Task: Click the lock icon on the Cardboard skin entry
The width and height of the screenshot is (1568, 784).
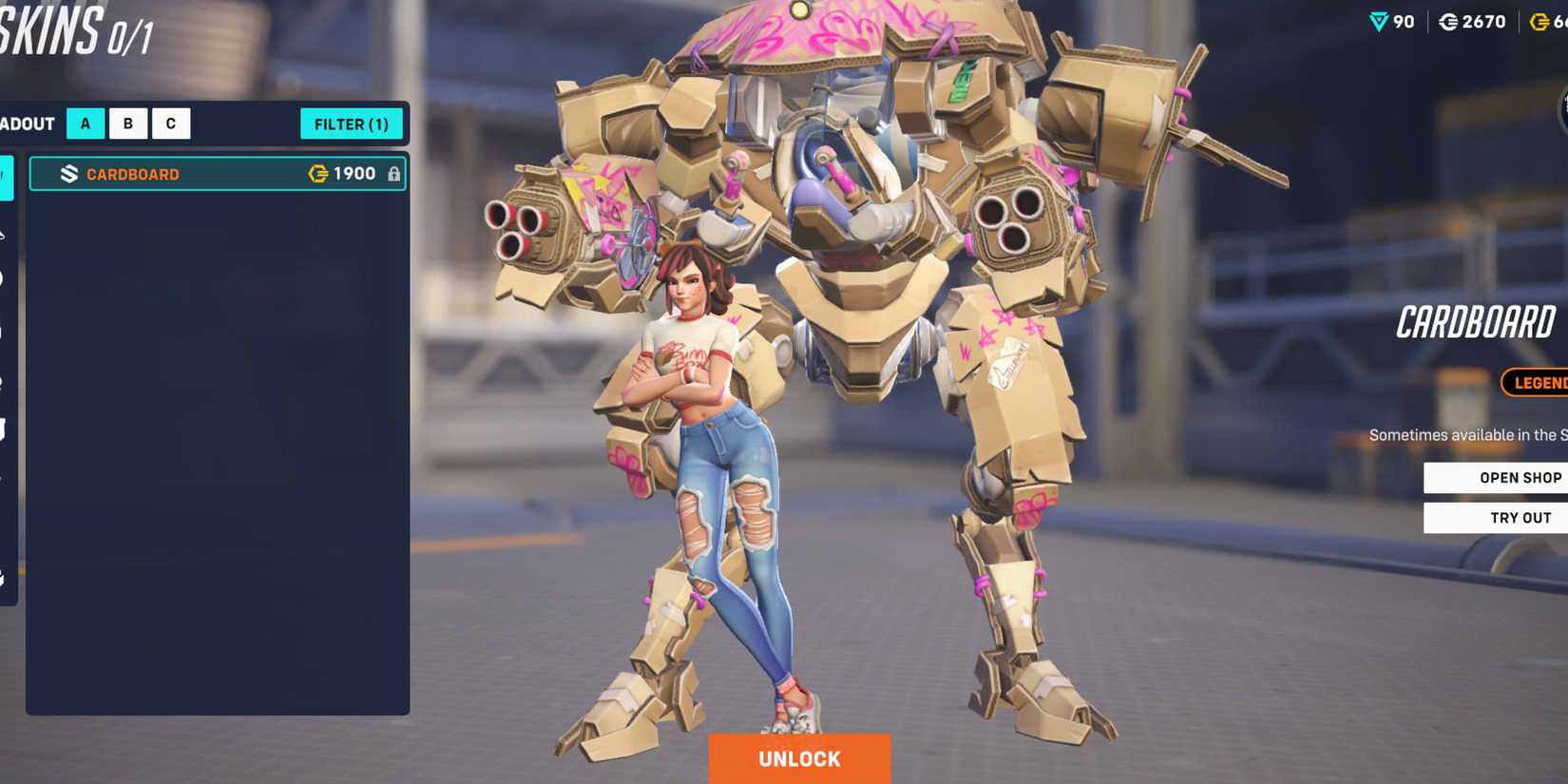Action: tap(393, 175)
